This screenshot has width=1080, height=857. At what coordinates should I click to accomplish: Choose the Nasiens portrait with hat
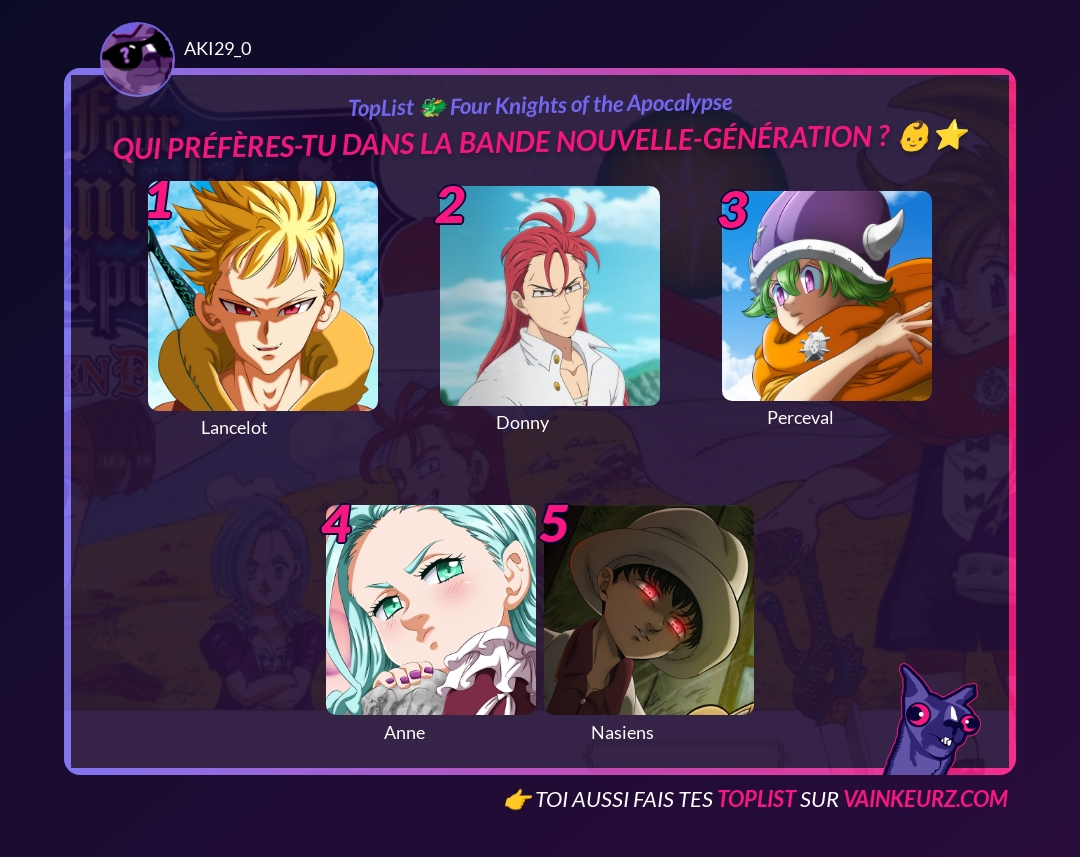tap(648, 610)
